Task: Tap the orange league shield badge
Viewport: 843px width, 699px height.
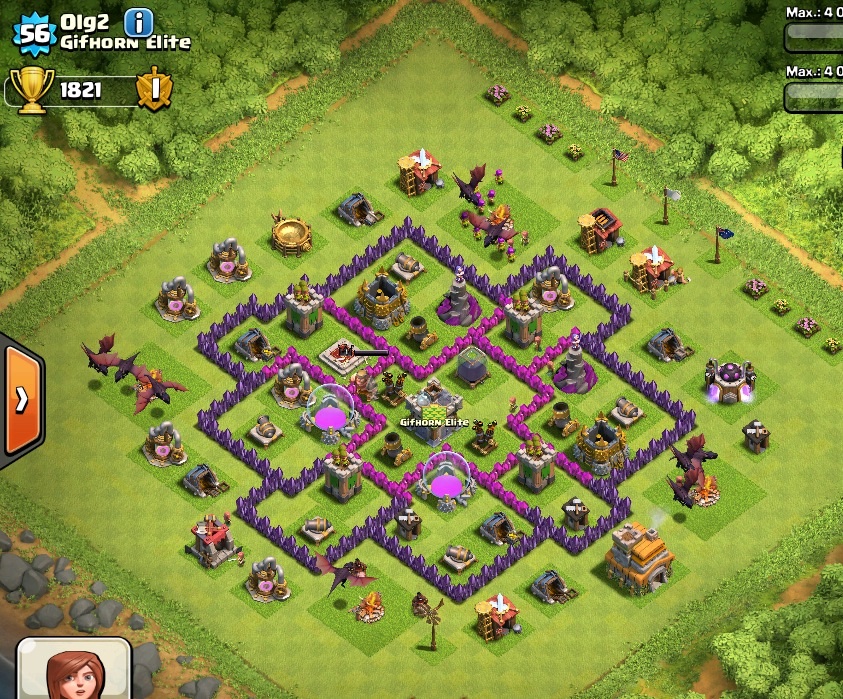Action: coord(154,90)
